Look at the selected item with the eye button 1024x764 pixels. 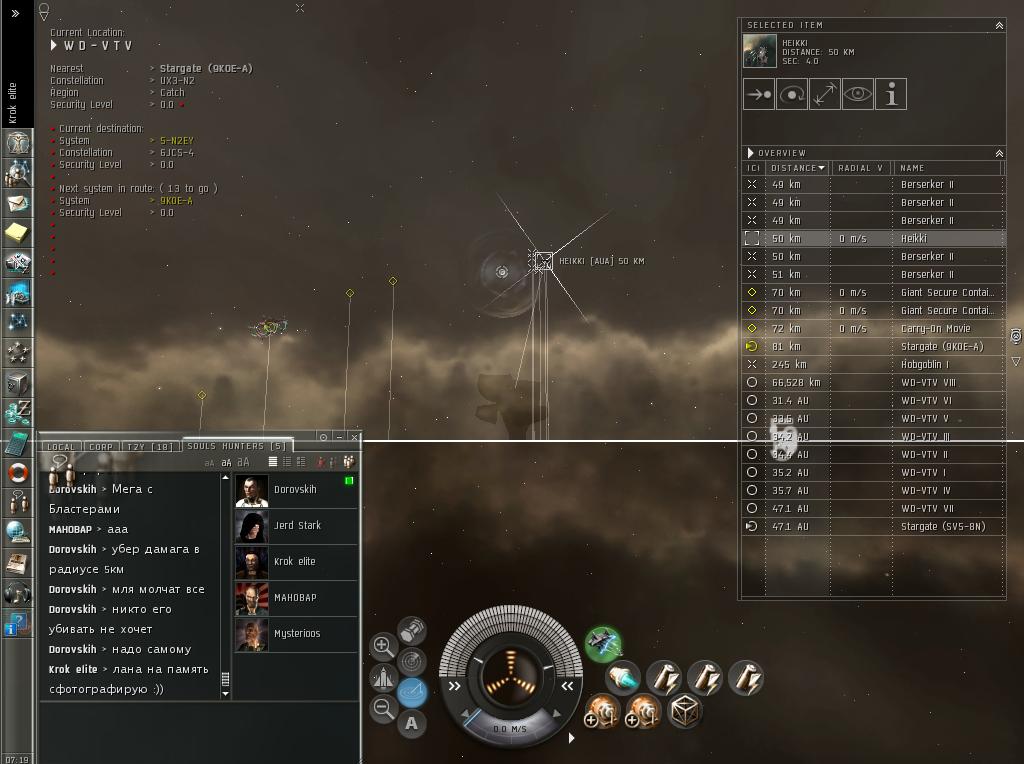tap(857, 94)
